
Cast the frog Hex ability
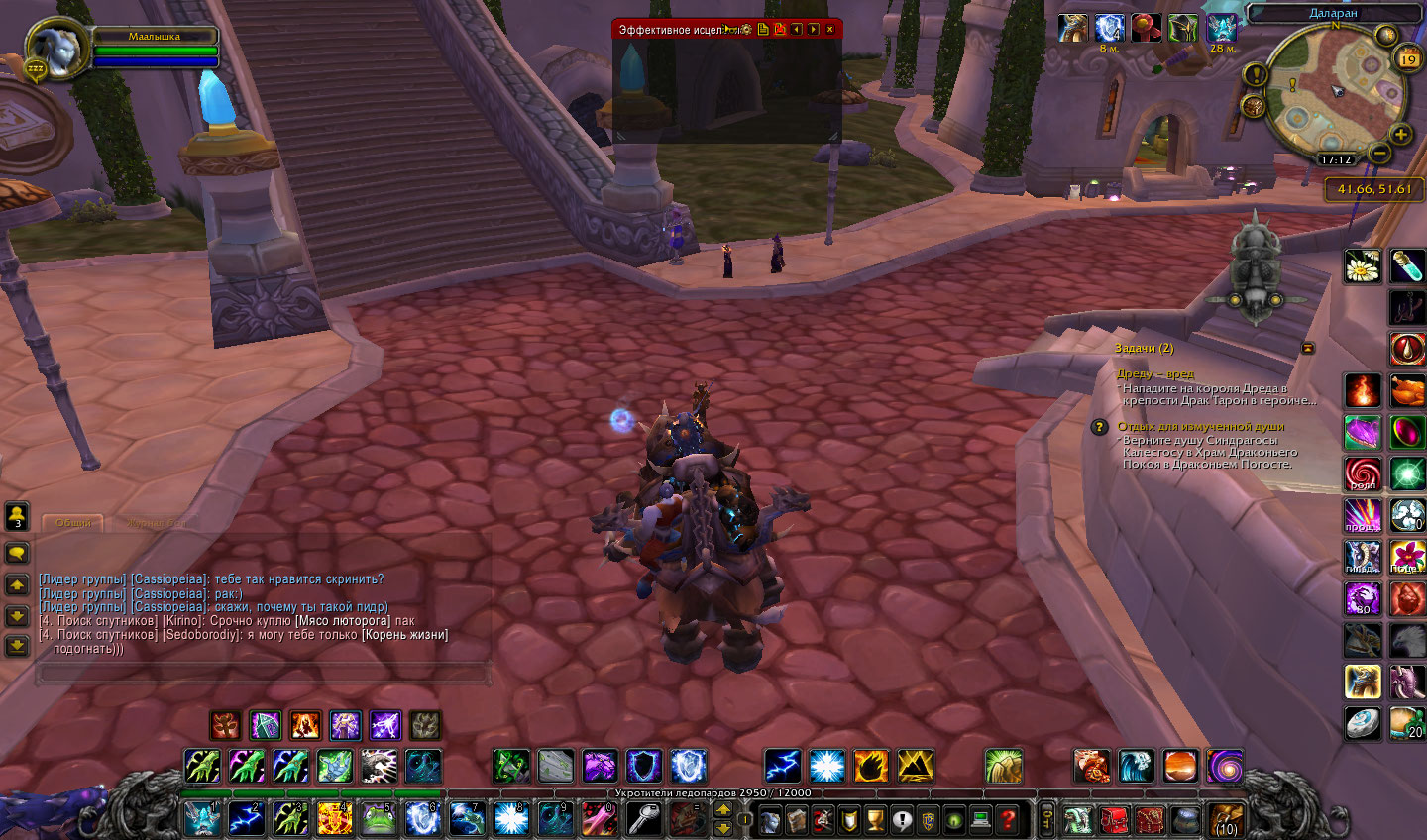378,819
